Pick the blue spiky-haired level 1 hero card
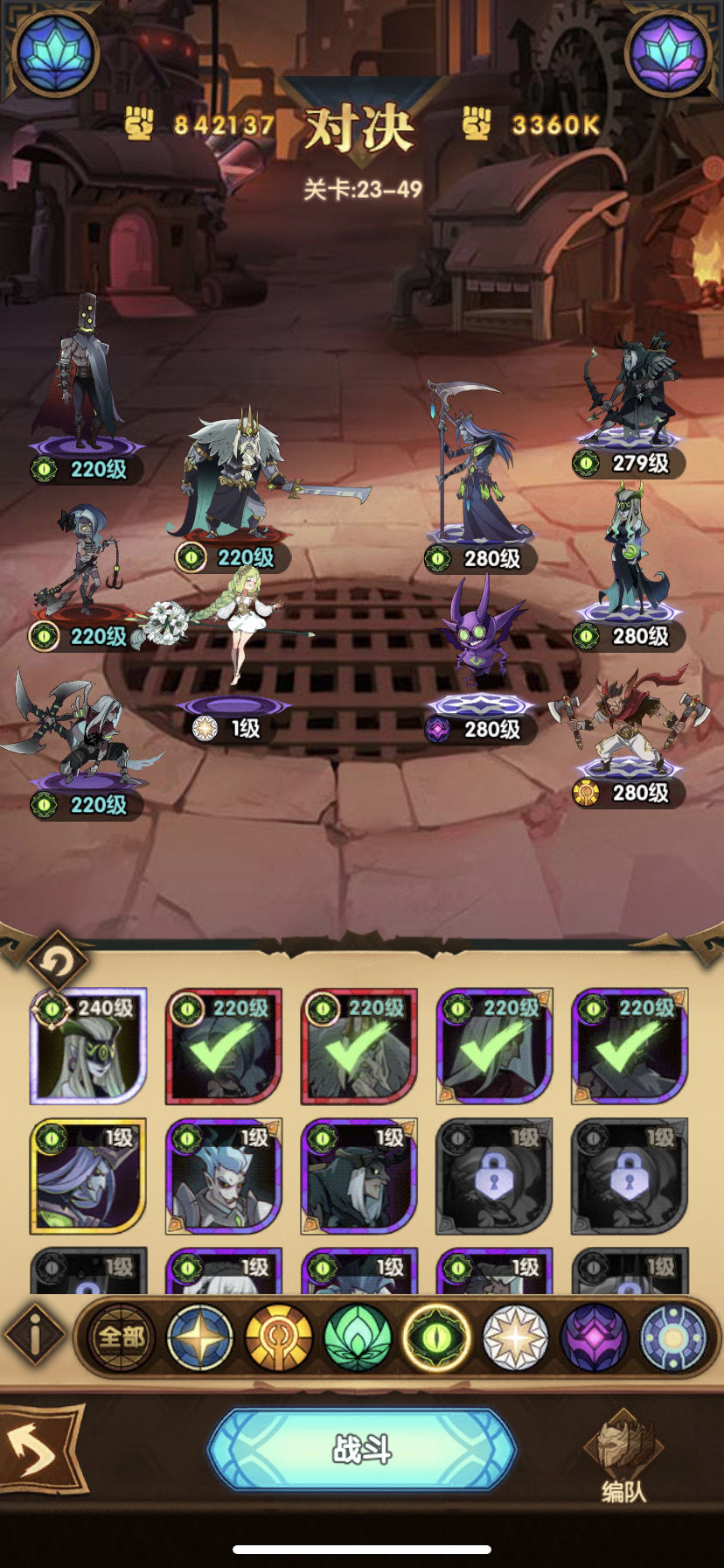 [224, 1176]
